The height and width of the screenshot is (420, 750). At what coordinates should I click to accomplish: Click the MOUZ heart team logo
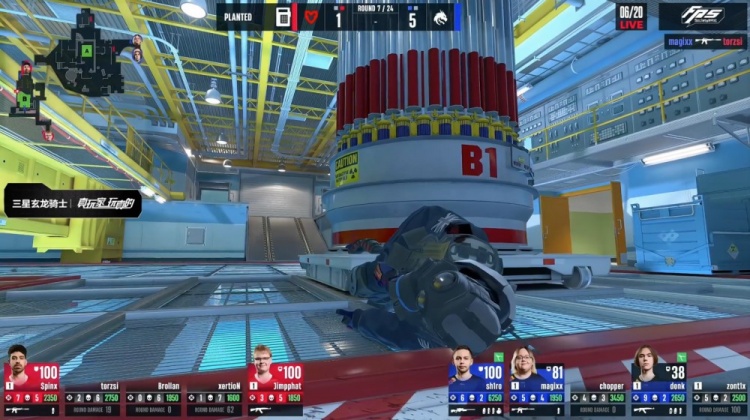(x=311, y=17)
